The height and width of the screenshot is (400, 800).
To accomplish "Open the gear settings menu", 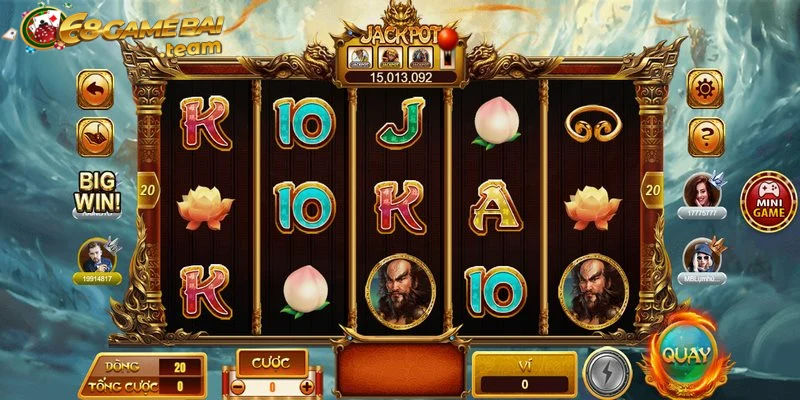I will click(x=706, y=86).
